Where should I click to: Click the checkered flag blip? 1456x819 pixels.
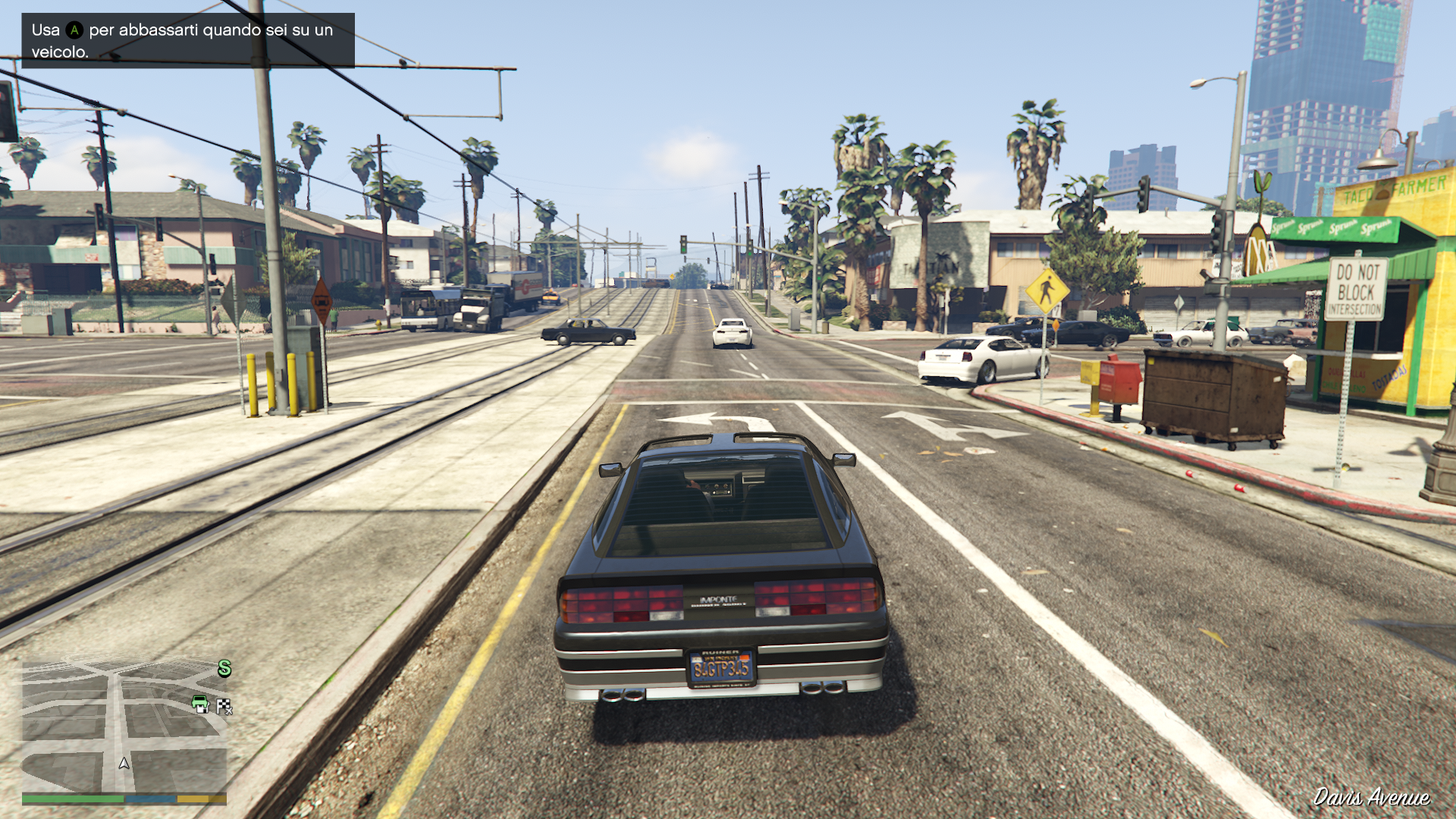[224, 707]
